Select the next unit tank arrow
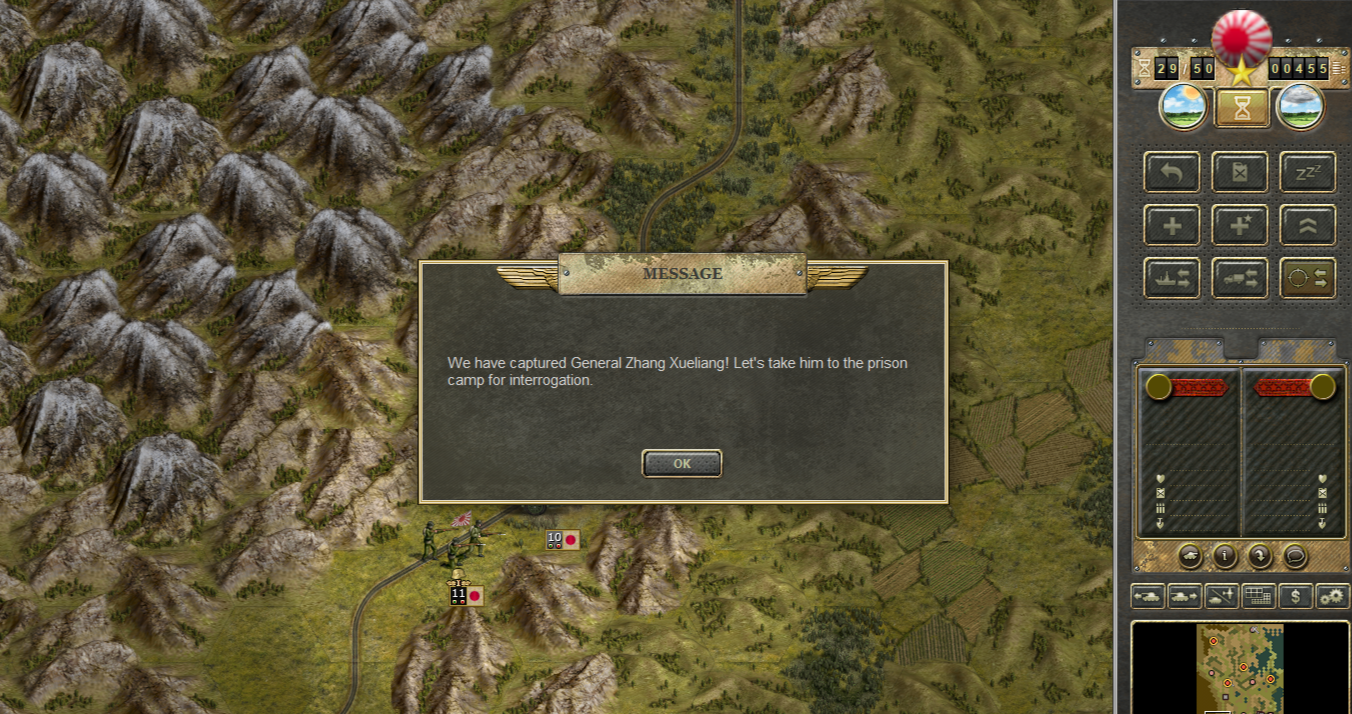This screenshot has height=714, width=1352. 1184,596
